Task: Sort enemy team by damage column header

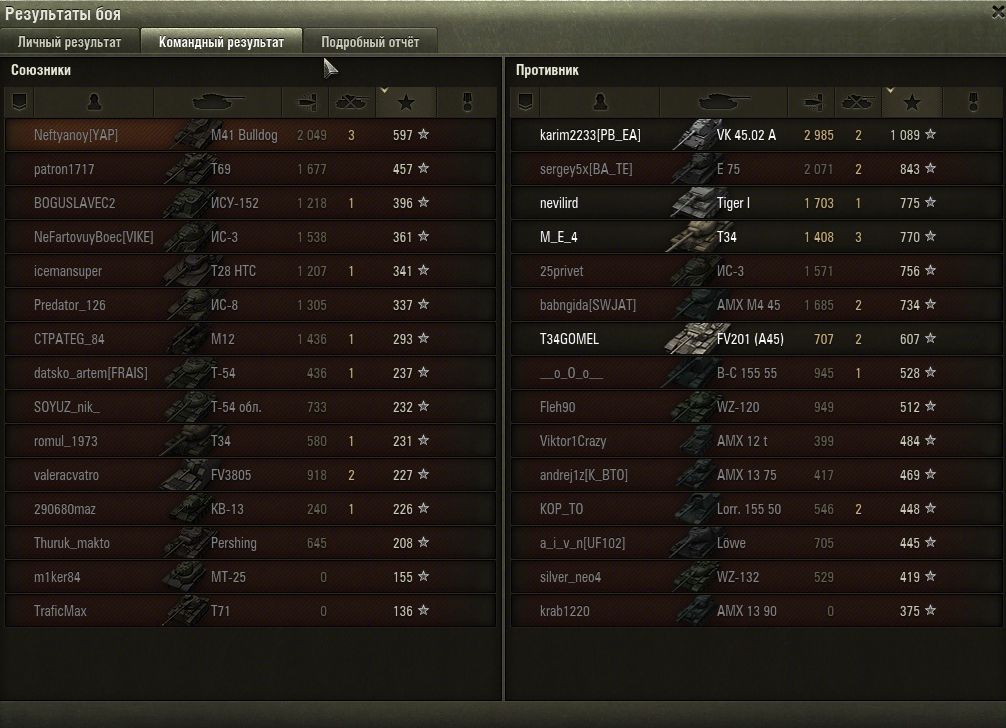Action: [x=812, y=102]
